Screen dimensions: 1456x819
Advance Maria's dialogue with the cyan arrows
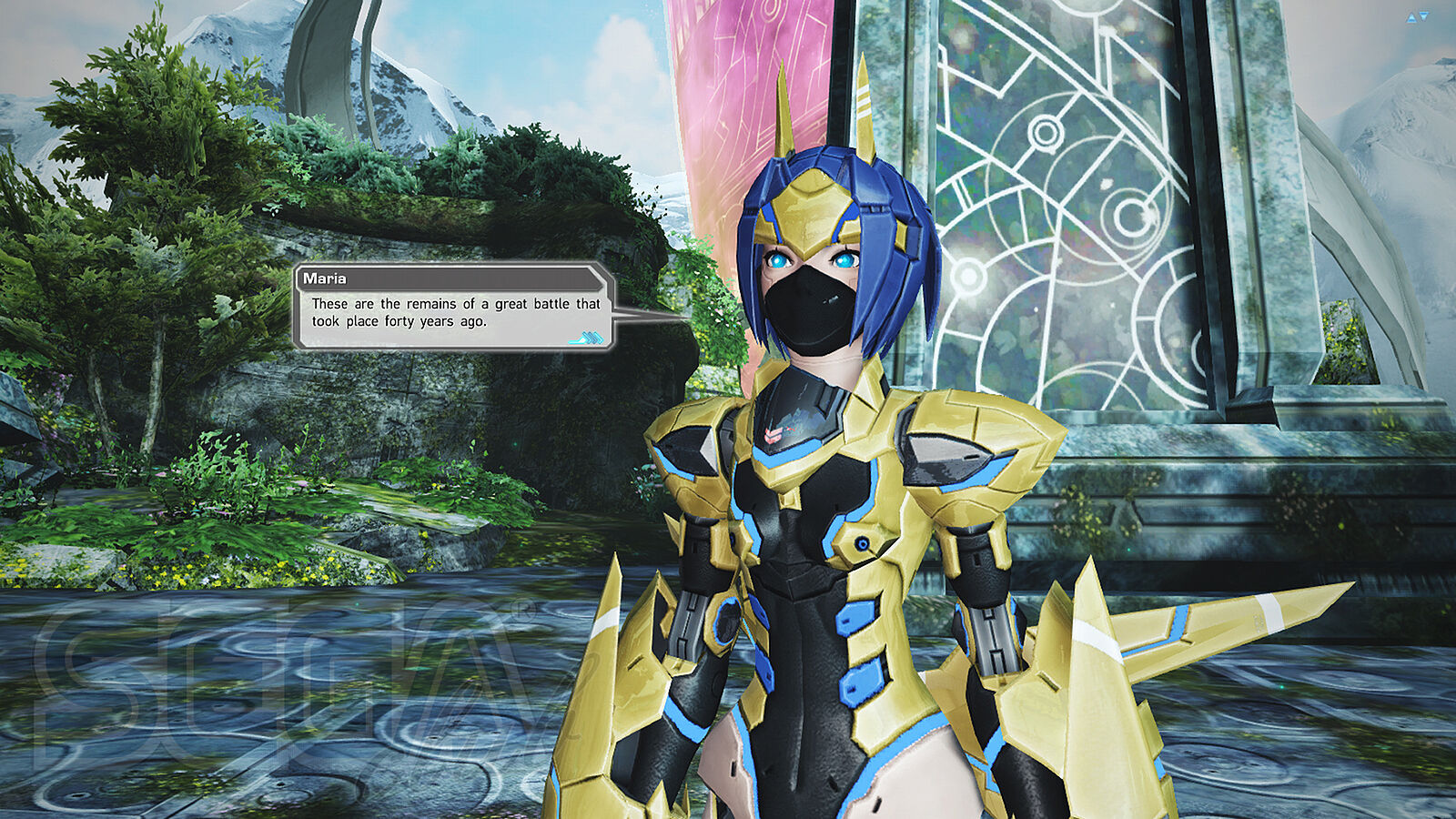point(587,339)
